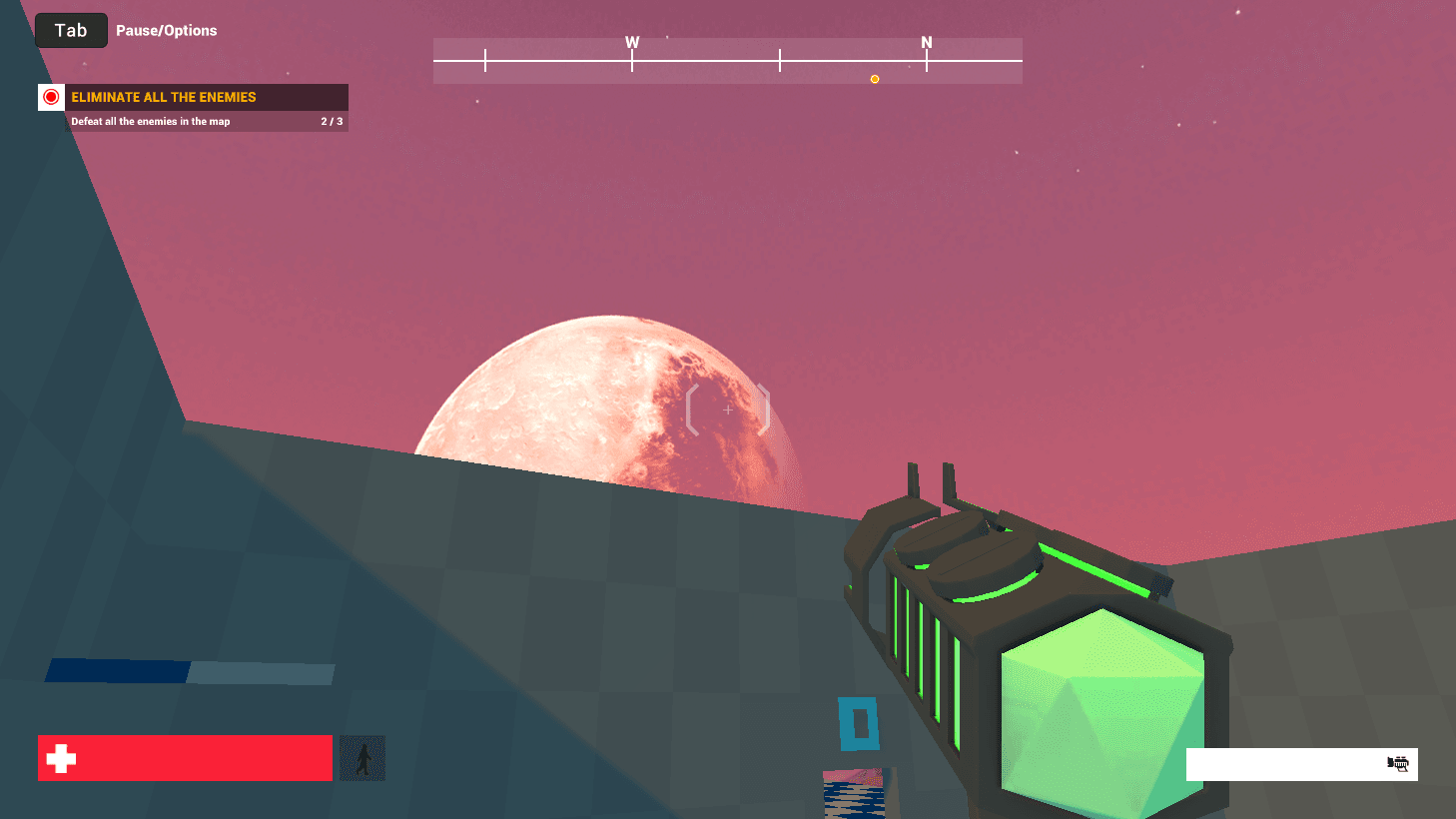Screen dimensions: 1456x819
Task: Select the Eliminate All The Enemies objective
Action: pos(164,97)
